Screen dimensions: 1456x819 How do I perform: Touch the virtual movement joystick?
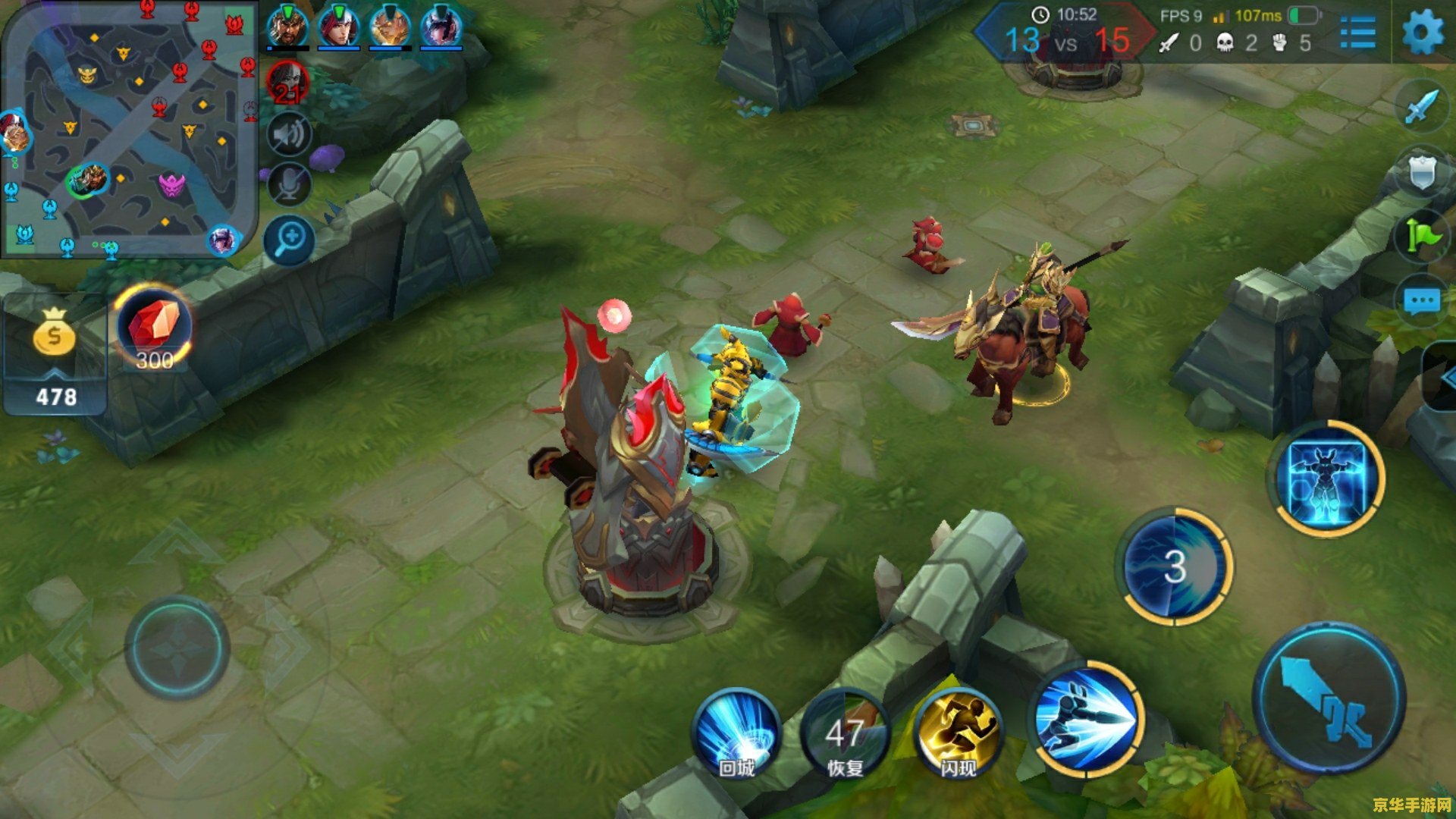point(177,648)
